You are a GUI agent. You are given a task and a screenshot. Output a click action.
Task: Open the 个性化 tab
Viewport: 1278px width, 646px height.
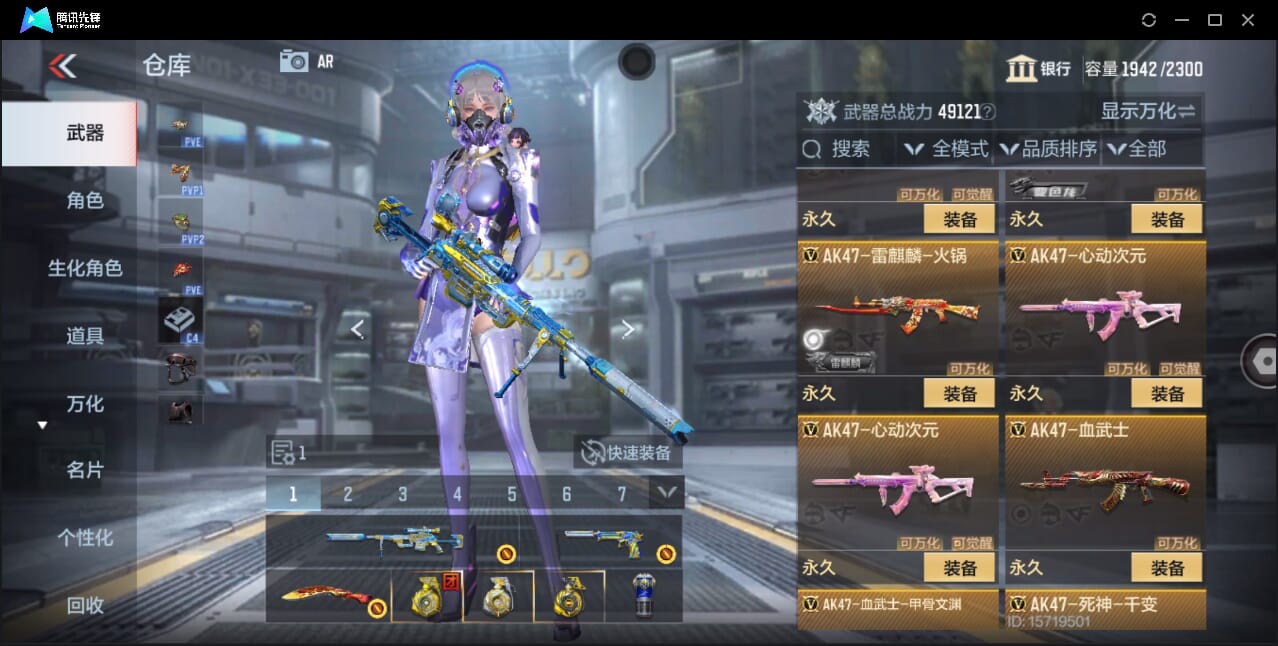84,538
